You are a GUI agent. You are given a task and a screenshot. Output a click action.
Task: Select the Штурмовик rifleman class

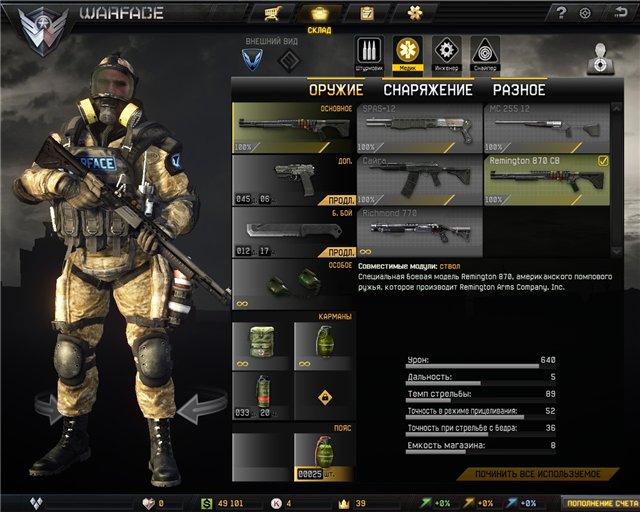(369, 54)
